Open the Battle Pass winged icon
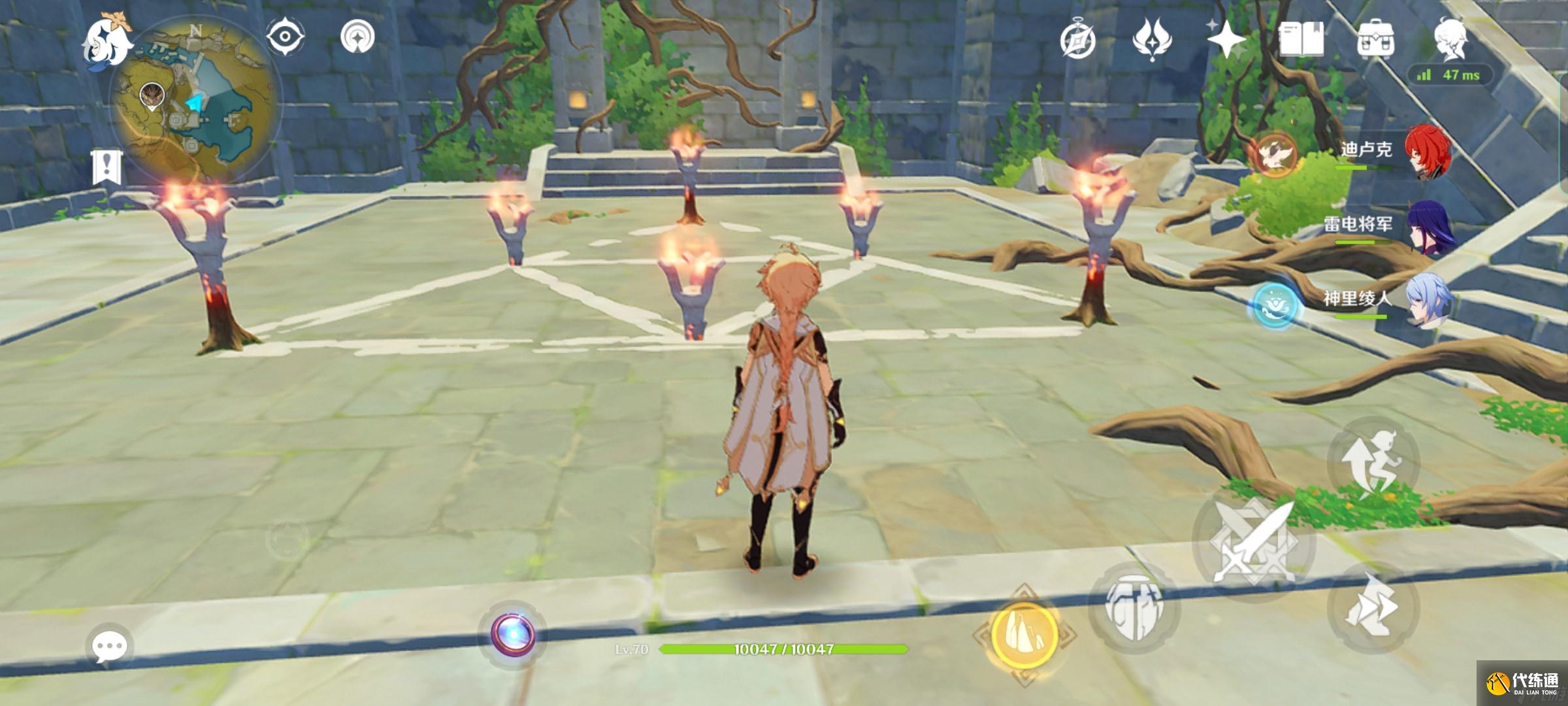 (x=1152, y=39)
